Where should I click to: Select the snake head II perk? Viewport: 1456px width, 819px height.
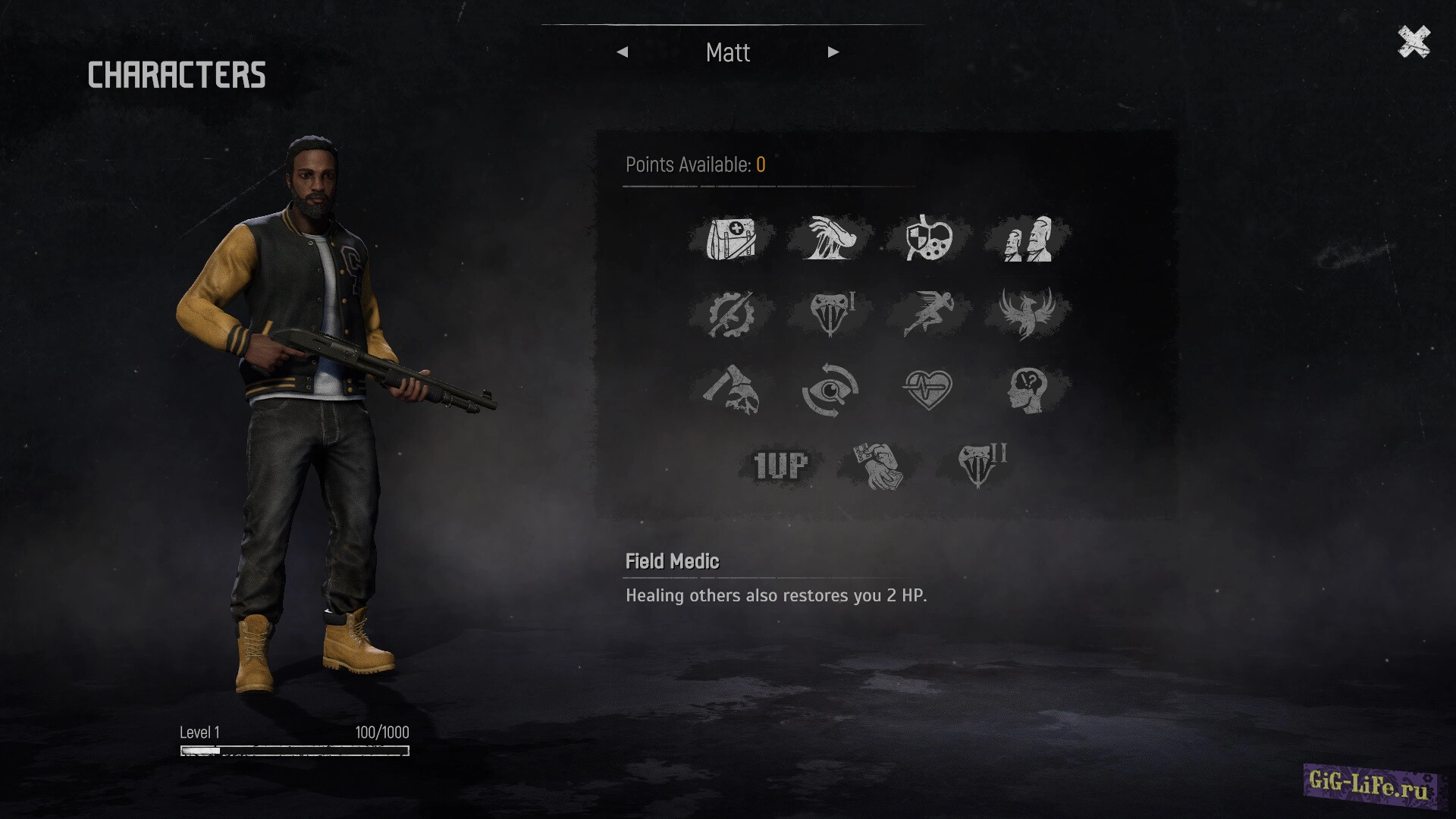[x=978, y=466]
